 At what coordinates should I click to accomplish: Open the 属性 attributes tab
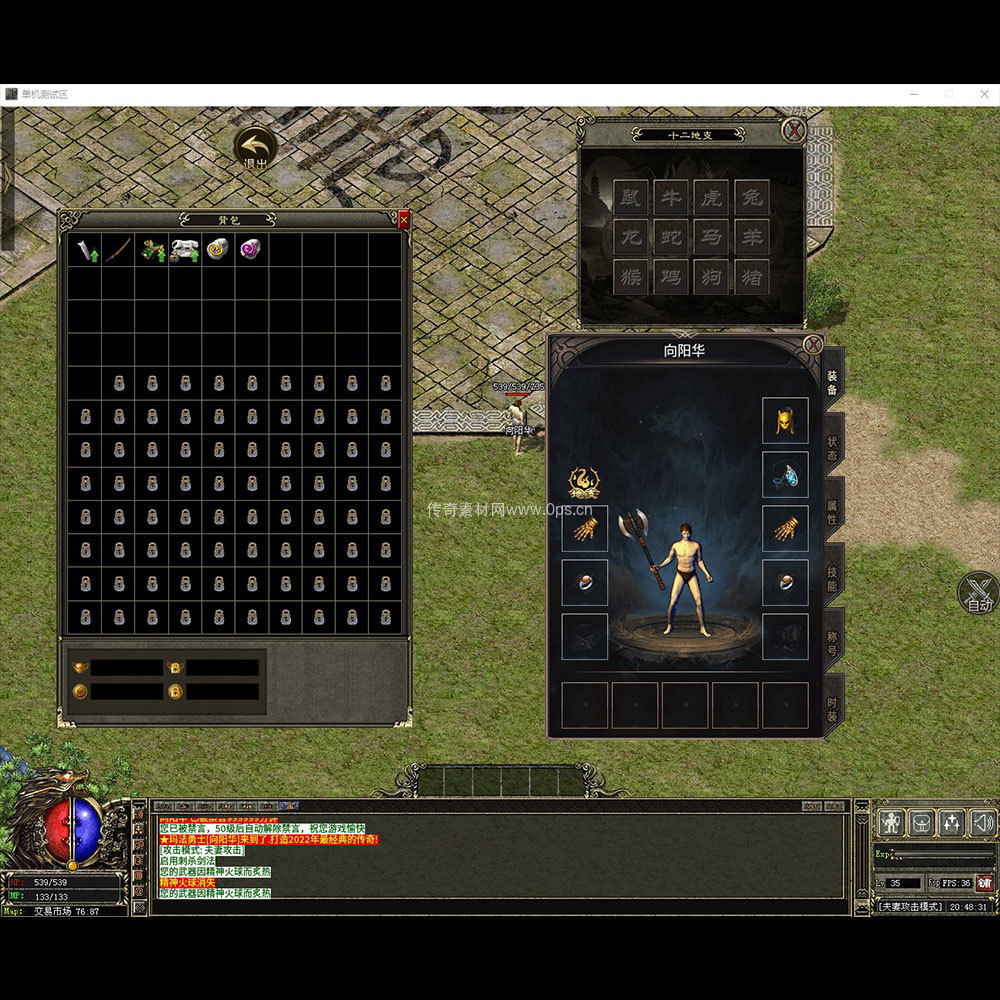pos(832,512)
